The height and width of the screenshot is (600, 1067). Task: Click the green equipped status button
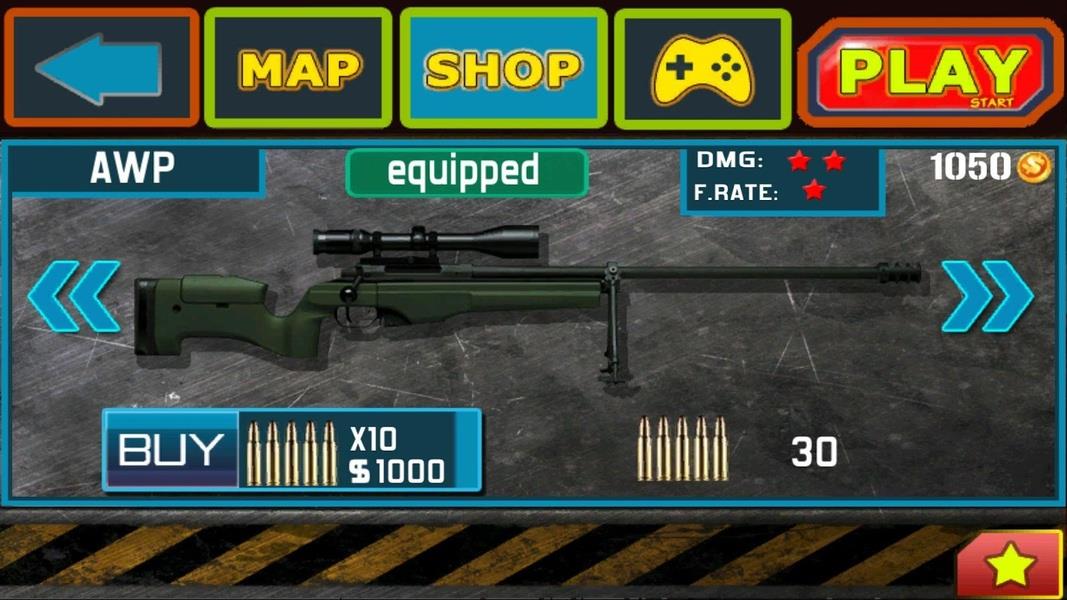click(465, 173)
